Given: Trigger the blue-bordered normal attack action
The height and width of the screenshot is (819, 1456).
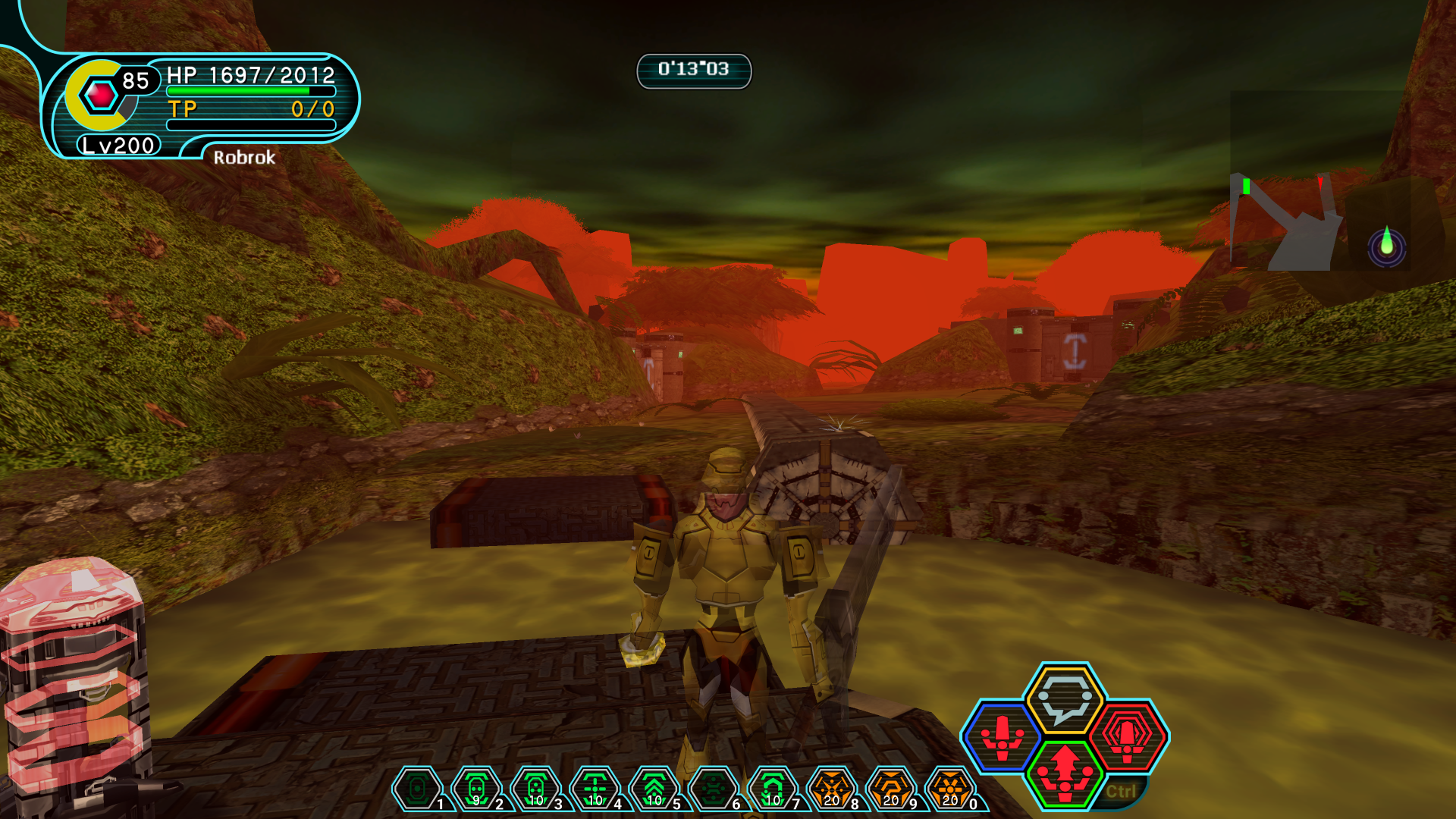Looking at the screenshot, I should pyautogui.click(x=1003, y=736).
